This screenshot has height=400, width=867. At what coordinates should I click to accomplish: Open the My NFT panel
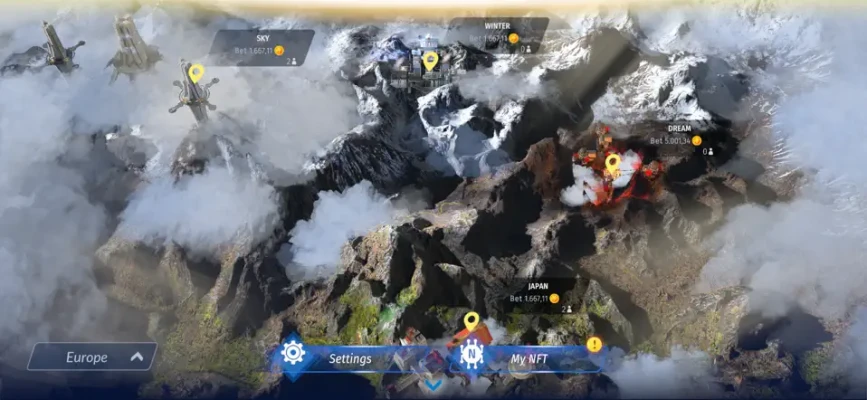[x=530, y=358]
